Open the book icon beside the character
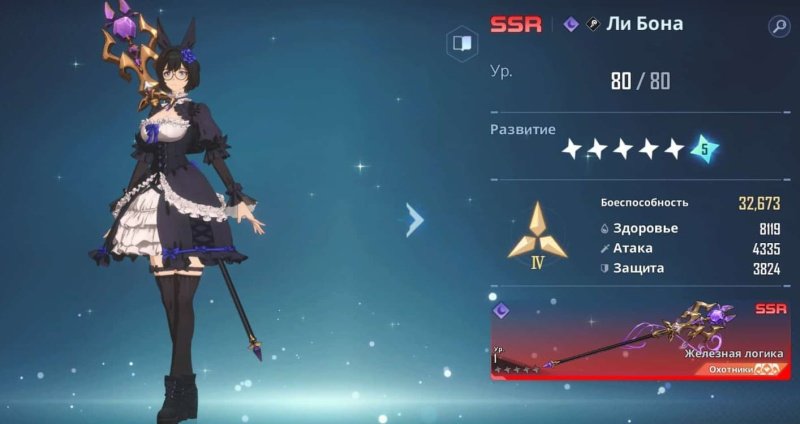The image size is (800, 424). (x=461, y=43)
